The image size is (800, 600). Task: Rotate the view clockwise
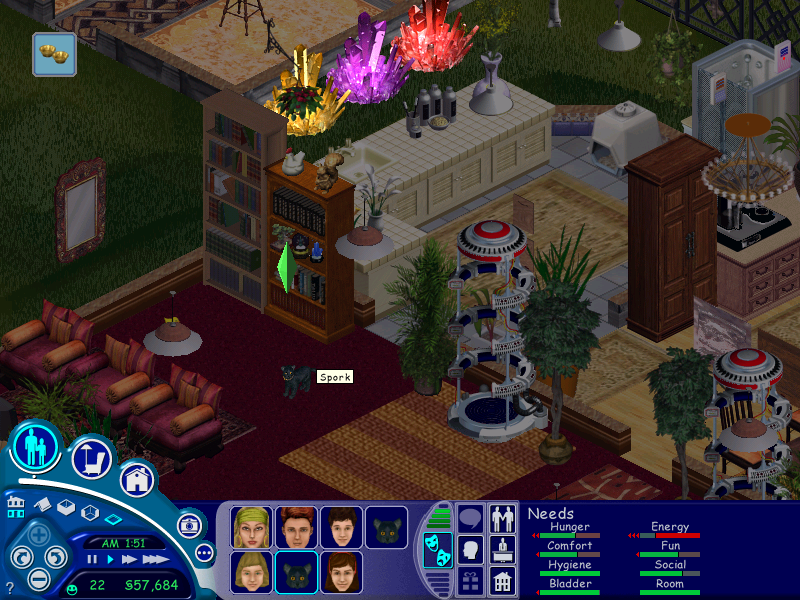pyautogui.click(x=55, y=557)
